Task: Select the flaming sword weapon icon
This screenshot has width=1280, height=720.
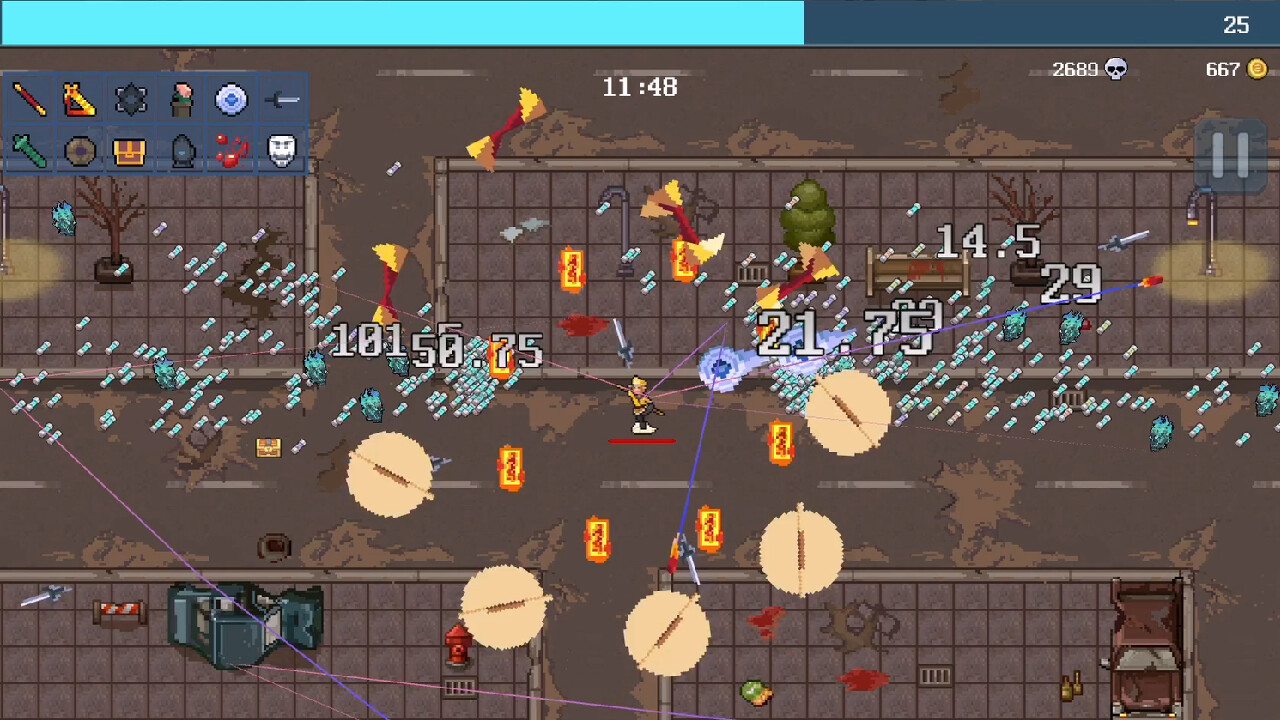Action: pyautogui.click(x=78, y=99)
